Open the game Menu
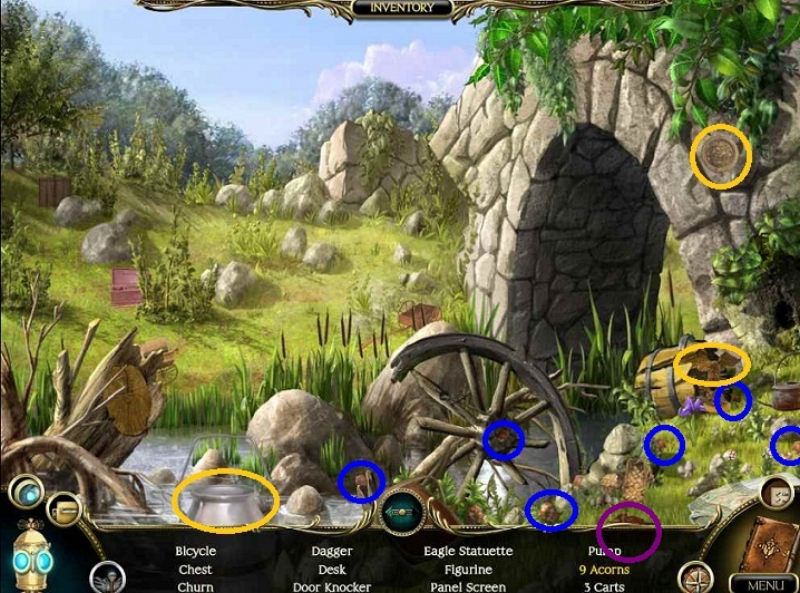 pyautogui.click(x=763, y=584)
